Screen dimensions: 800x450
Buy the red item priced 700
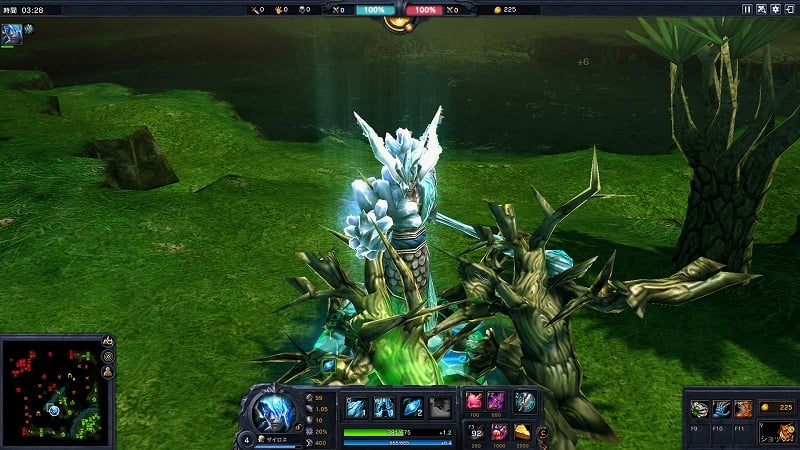tap(475, 401)
